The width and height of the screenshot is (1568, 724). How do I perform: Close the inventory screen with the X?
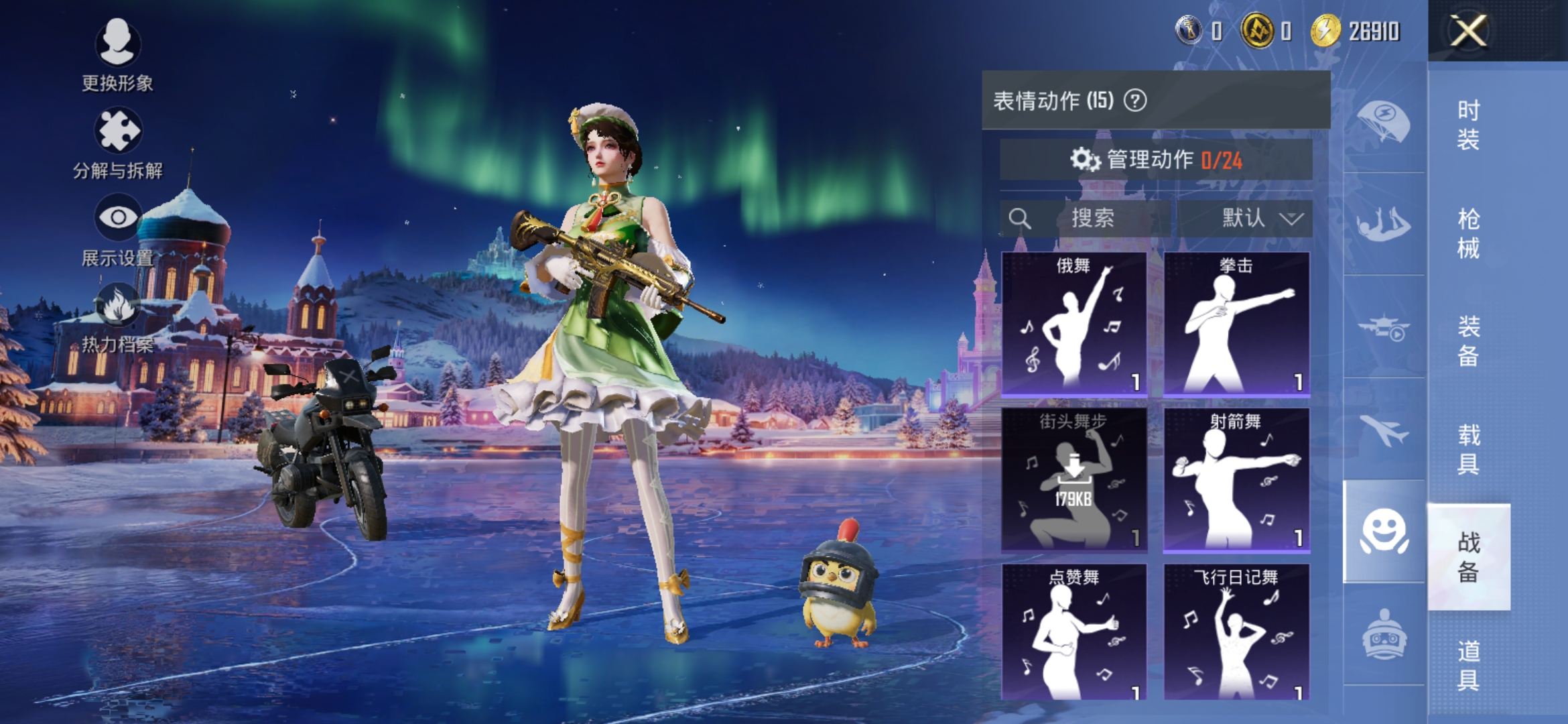click(1468, 31)
